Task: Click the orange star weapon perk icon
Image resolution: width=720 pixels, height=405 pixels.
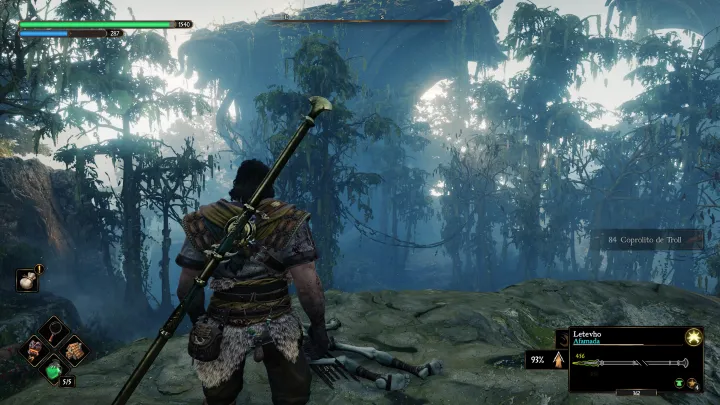Action: [x=692, y=383]
